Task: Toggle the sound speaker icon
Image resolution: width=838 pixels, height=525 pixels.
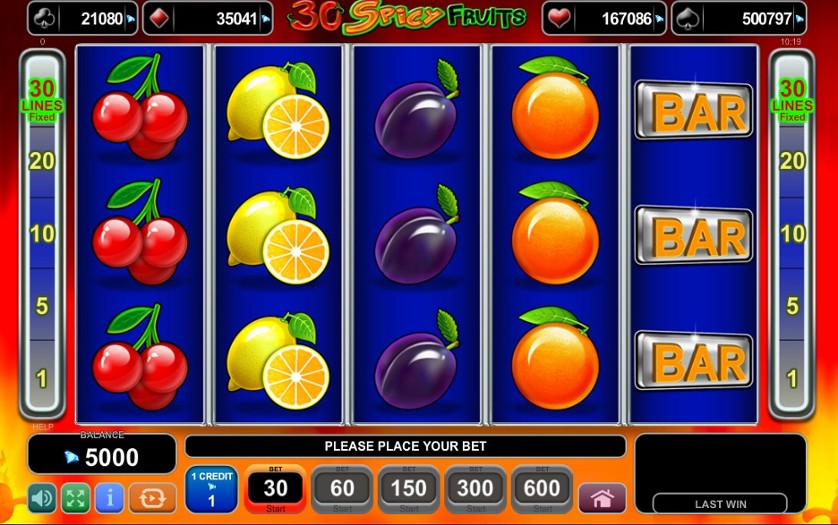Action: pos(42,498)
